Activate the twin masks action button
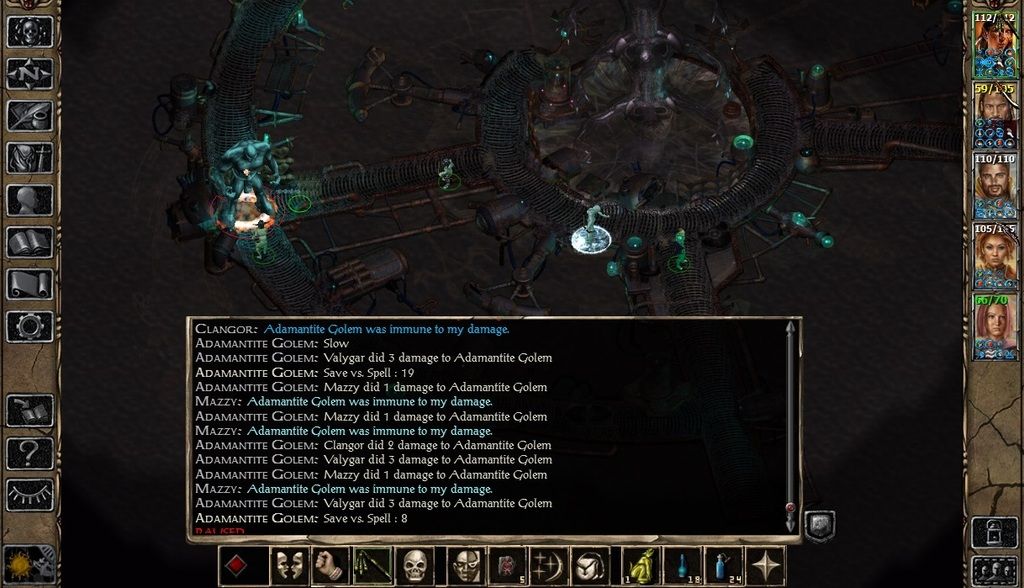This screenshot has width=1024, height=588. pos(288,567)
